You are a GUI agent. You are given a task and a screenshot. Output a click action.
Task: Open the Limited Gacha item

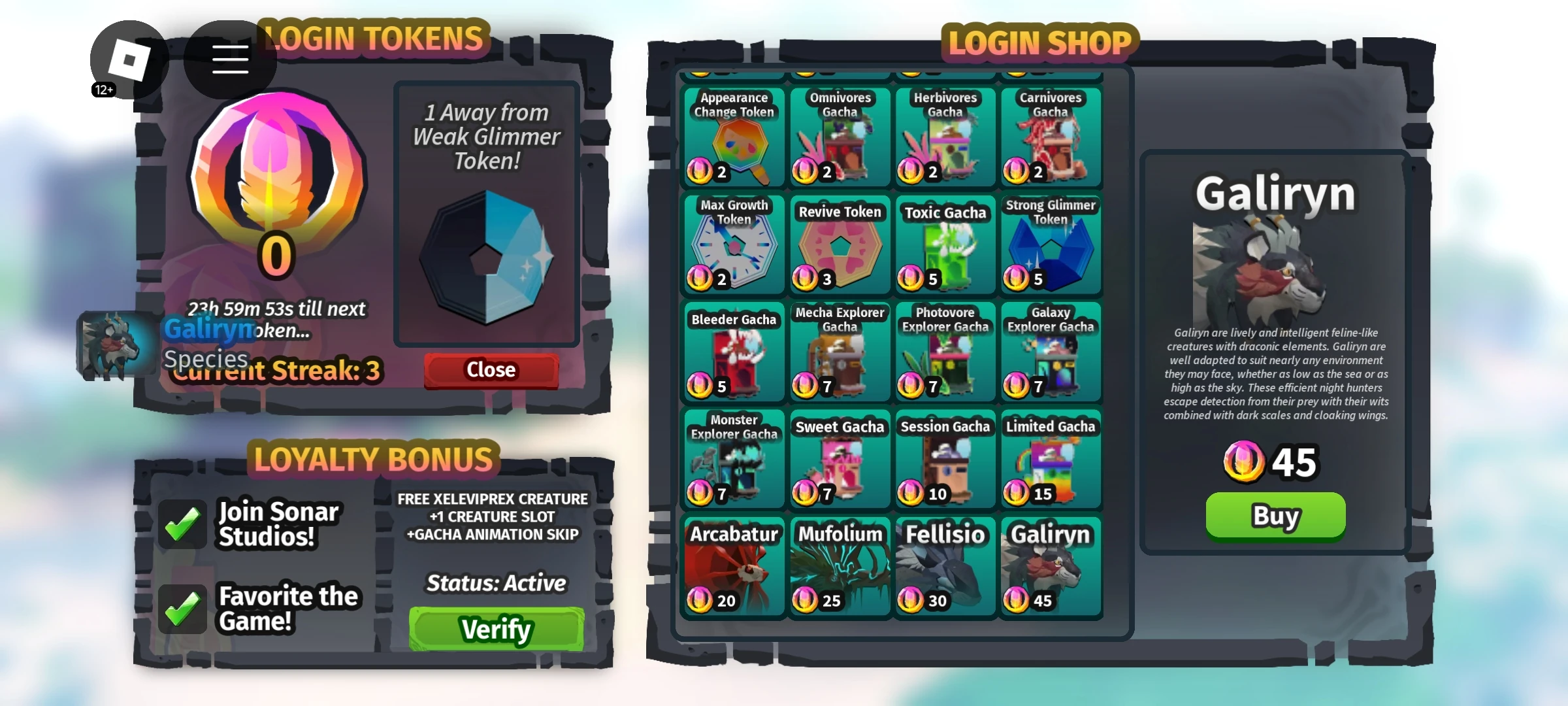point(1051,460)
